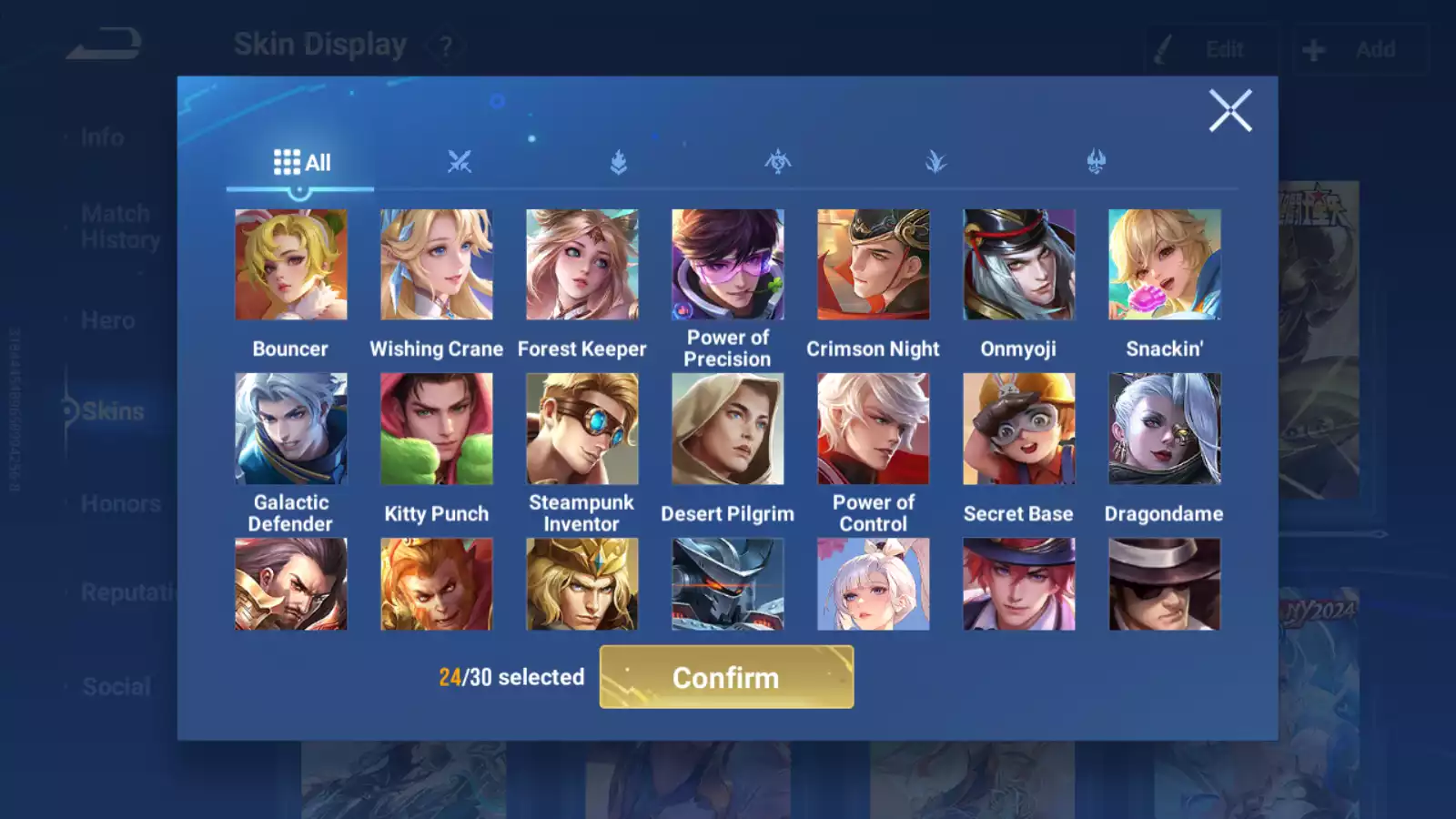Select the Onmyoji skin portrait
This screenshot has width=1456, height=819.
pos(1018,265)
